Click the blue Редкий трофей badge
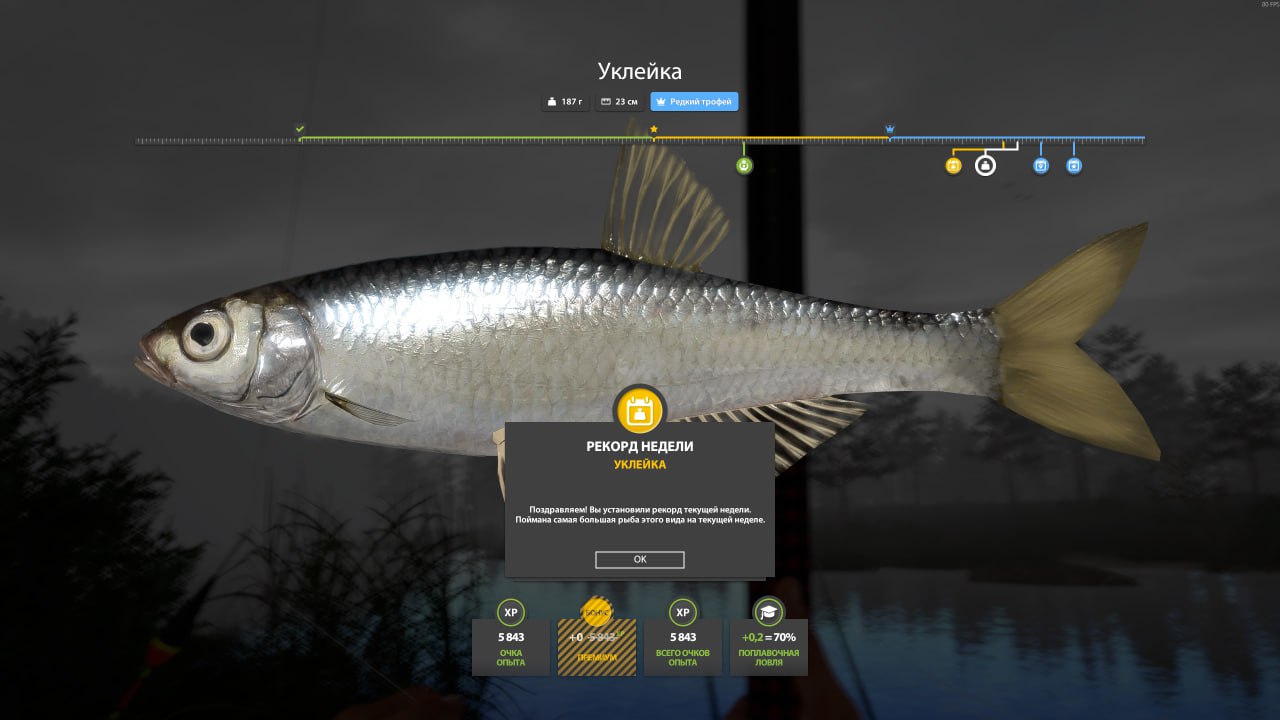Screen dimensions: 1280x720 pos(694,102)
